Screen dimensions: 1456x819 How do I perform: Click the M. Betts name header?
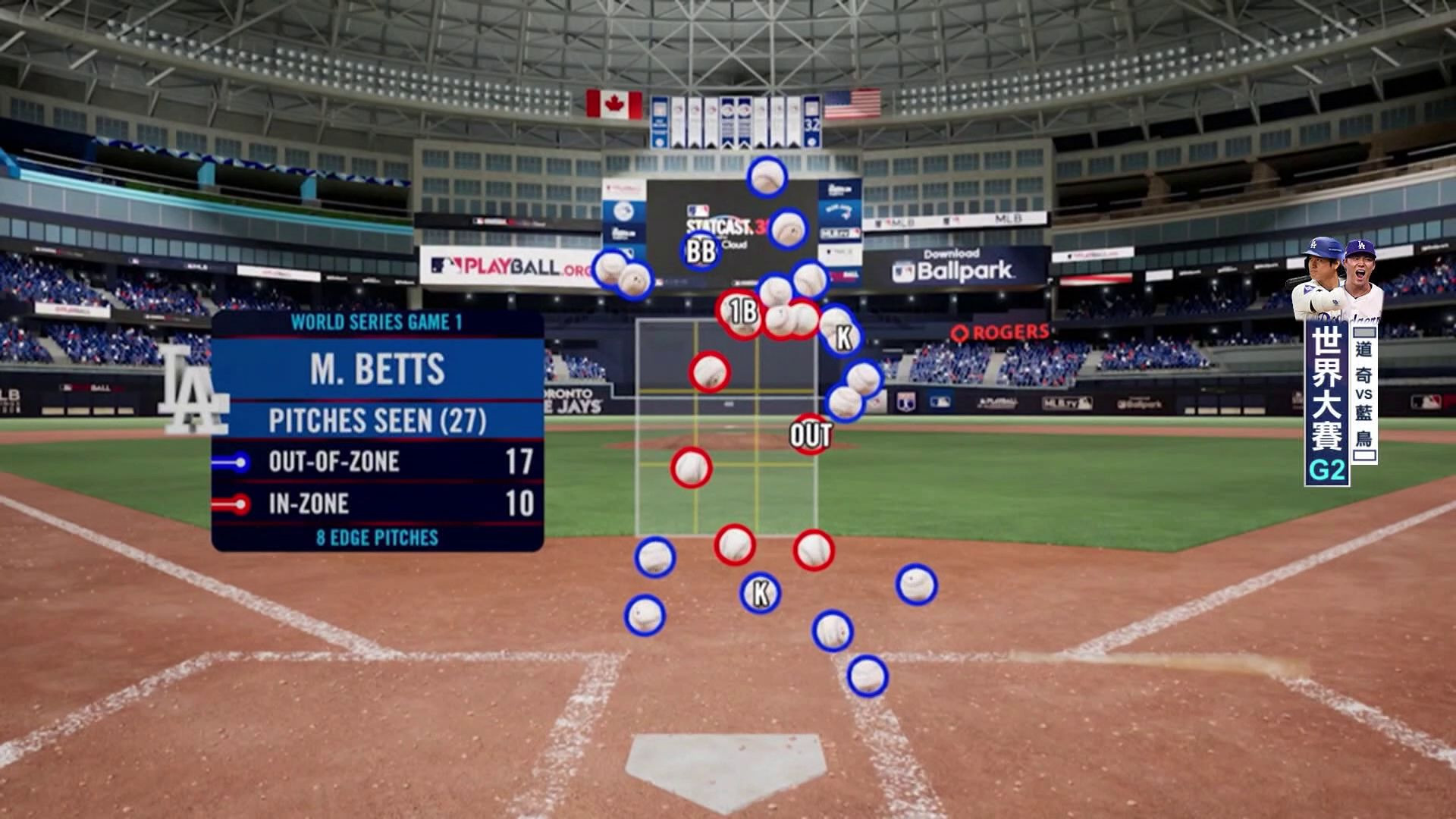point(378,369)
